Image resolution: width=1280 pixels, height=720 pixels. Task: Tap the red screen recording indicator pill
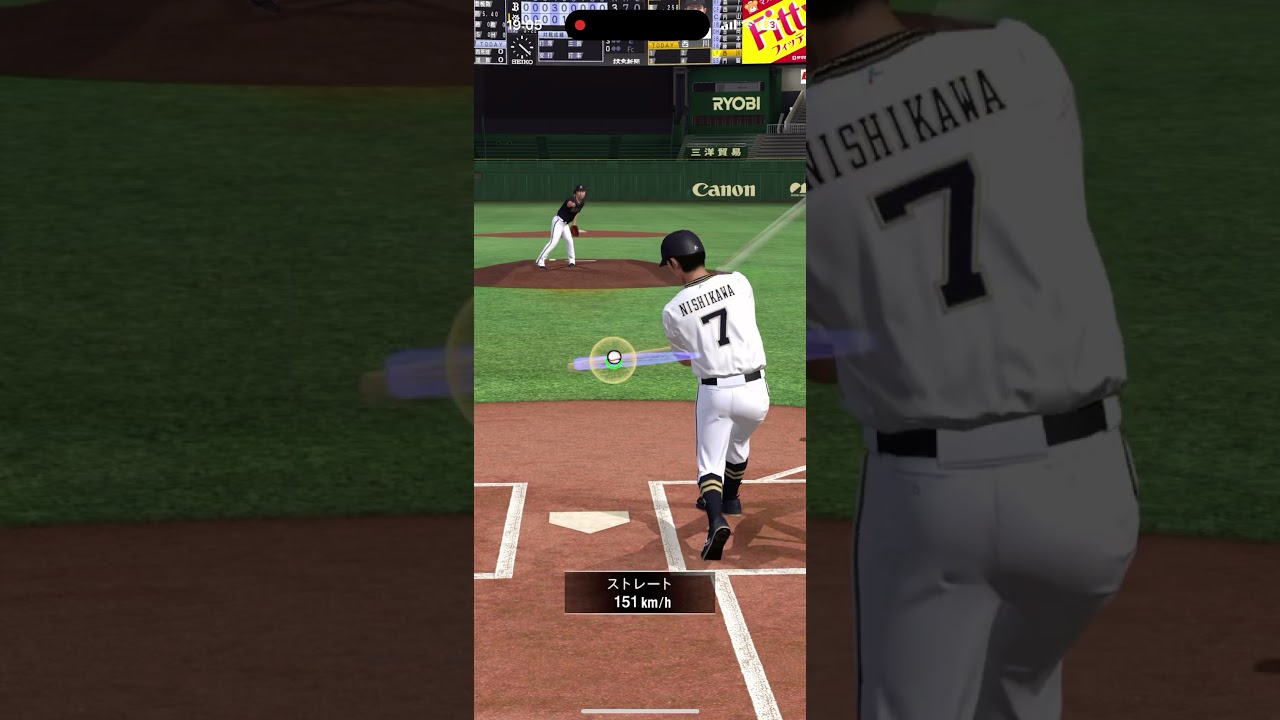(637, 25)
